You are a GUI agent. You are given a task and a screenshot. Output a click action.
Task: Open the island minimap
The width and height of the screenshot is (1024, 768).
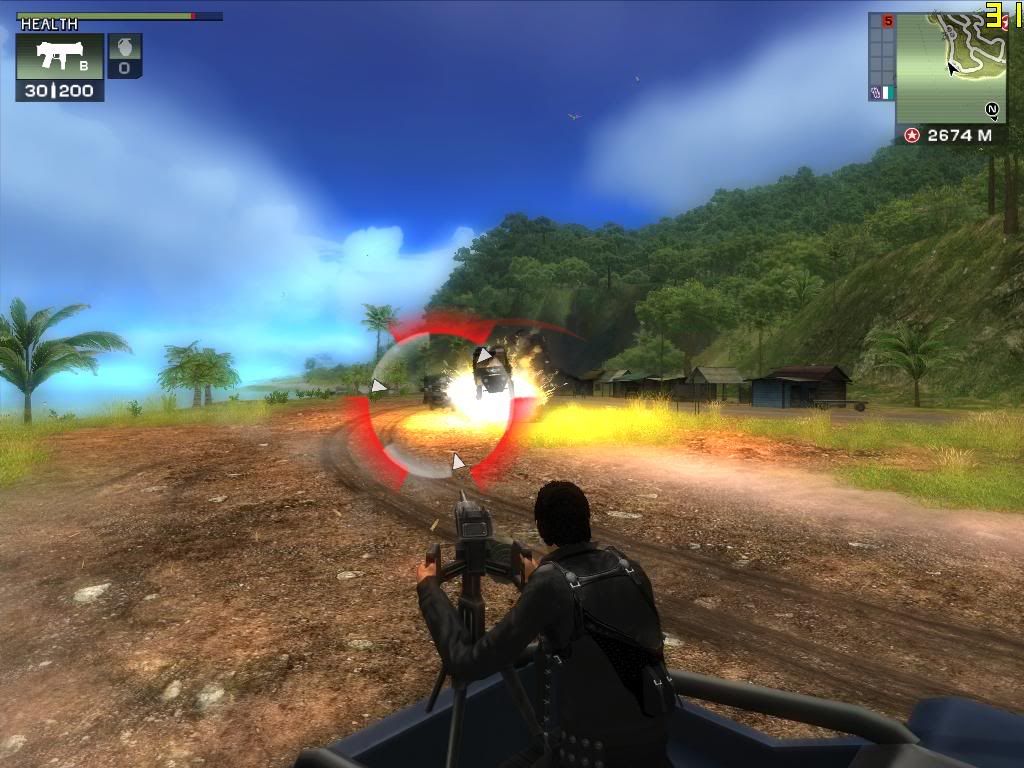(950, 65)
